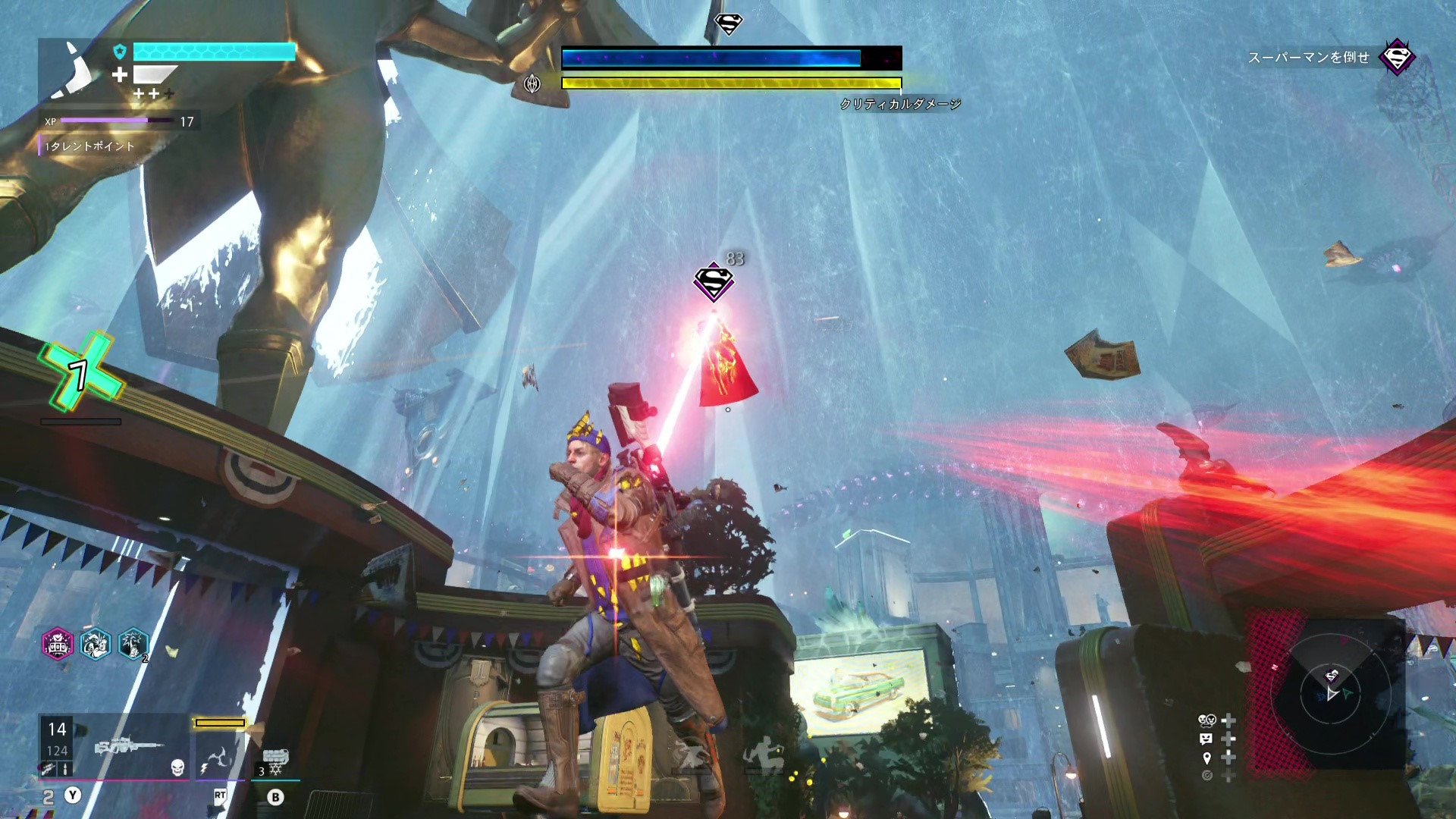Open the smiling chat bubble emote shortcut
This screenshot has width=1456, height=819.
(1207, 739)
